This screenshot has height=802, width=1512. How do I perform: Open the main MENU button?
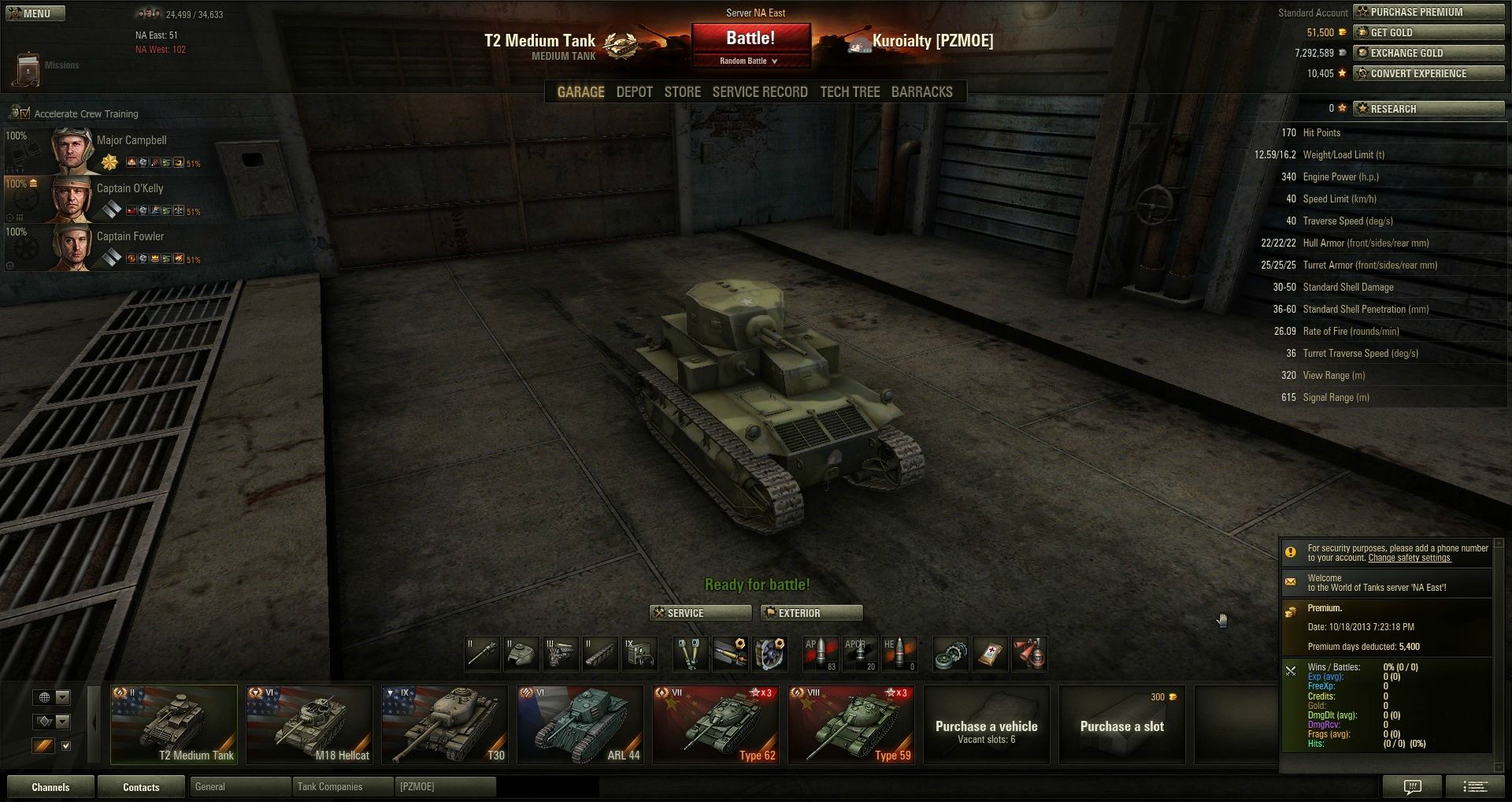(x=35, y=13)
